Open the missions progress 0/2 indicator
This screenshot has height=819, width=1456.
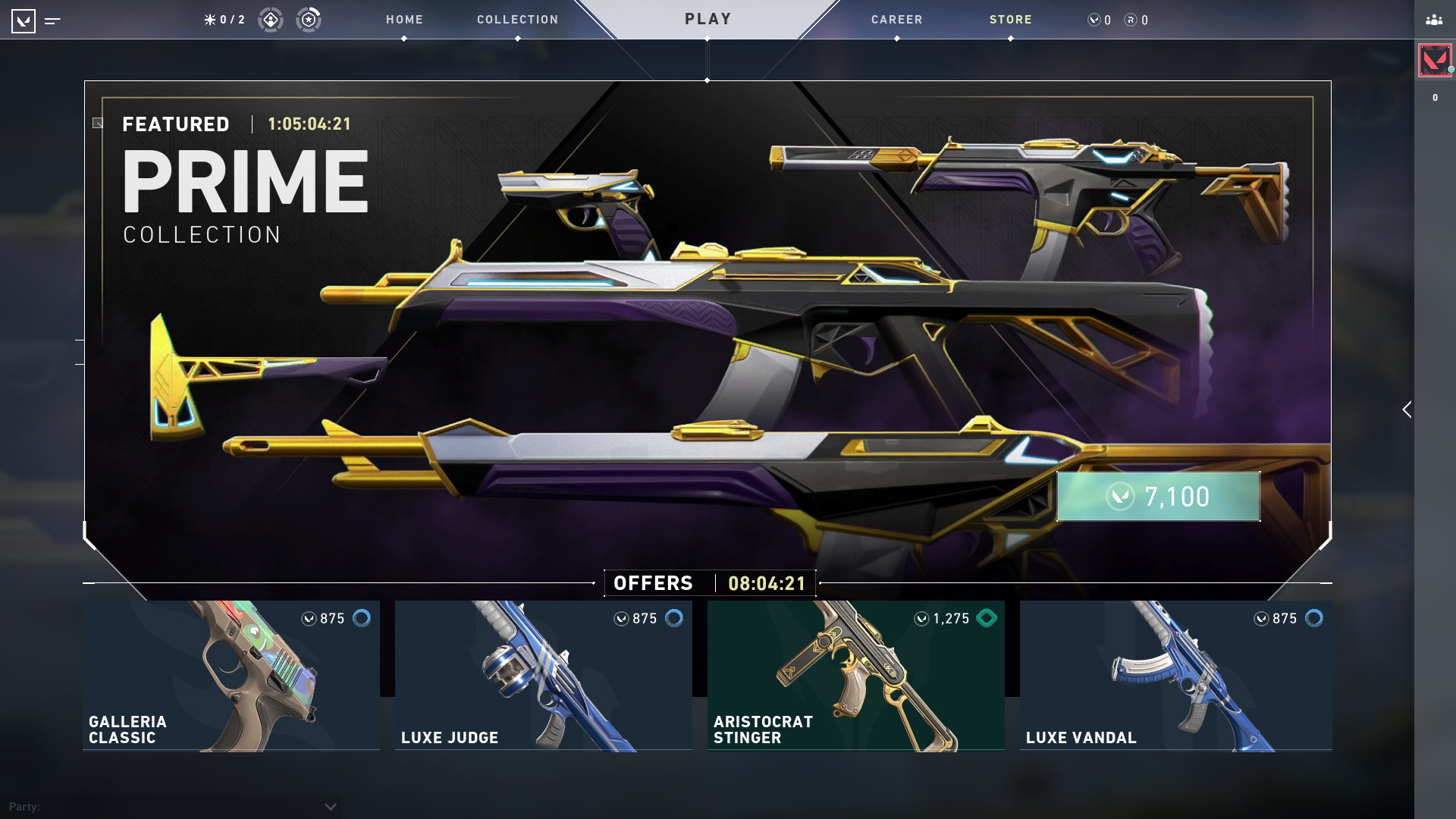(x=224, y=20)
